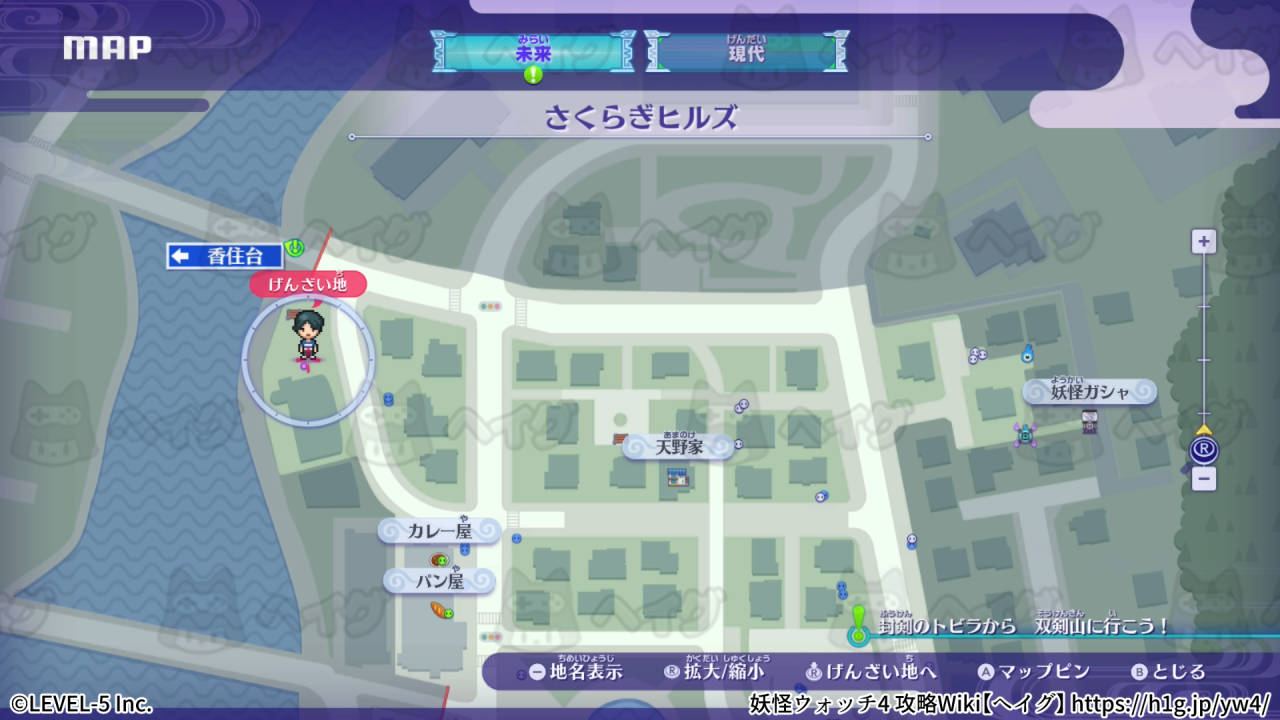This screenshot has width=1280, height=720.
Task: Select the robot Yo-kai icon on the map
Action: pyautogui.click(x=1023, y=434)
